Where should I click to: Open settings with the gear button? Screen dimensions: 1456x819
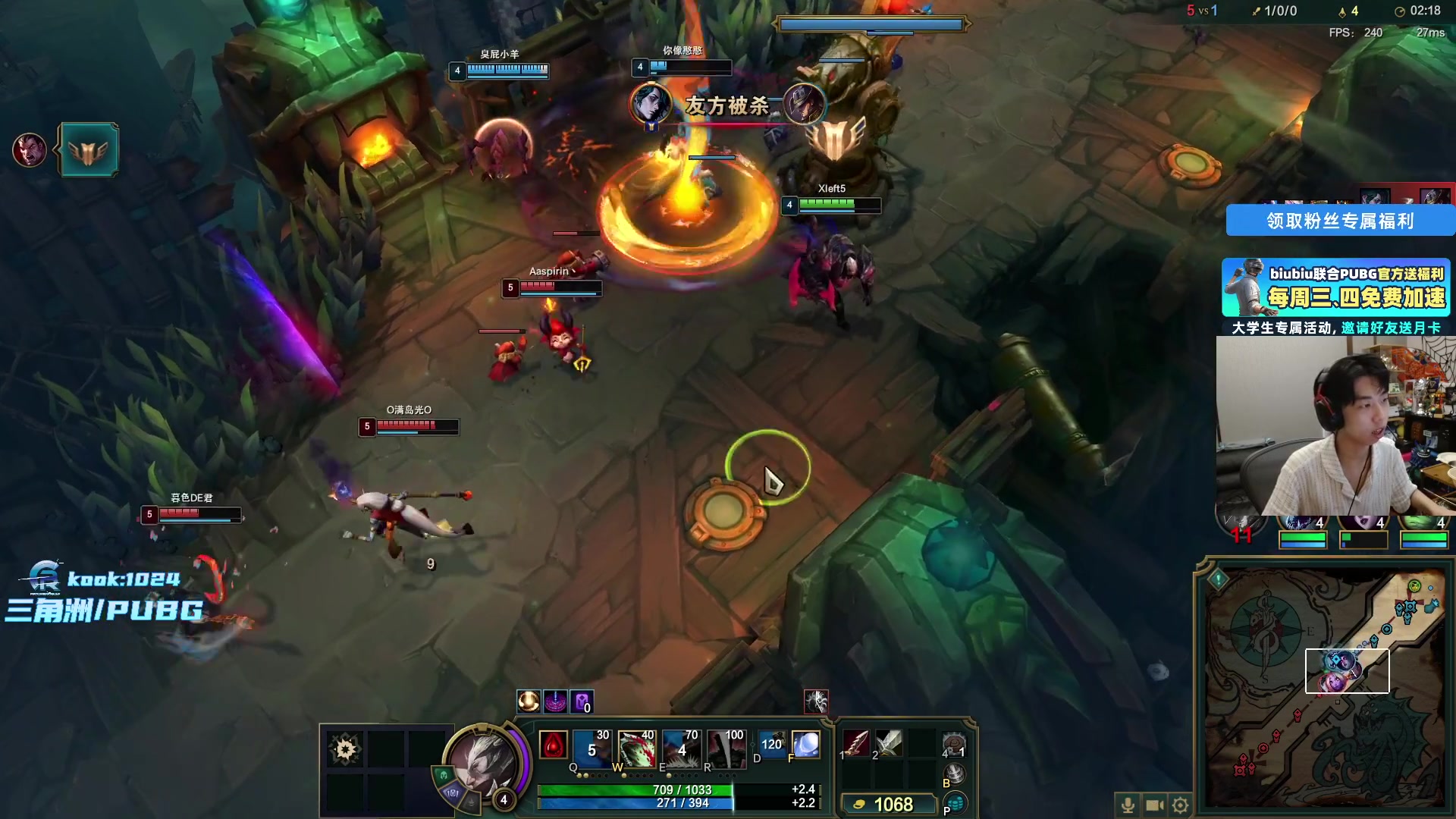1180,805
